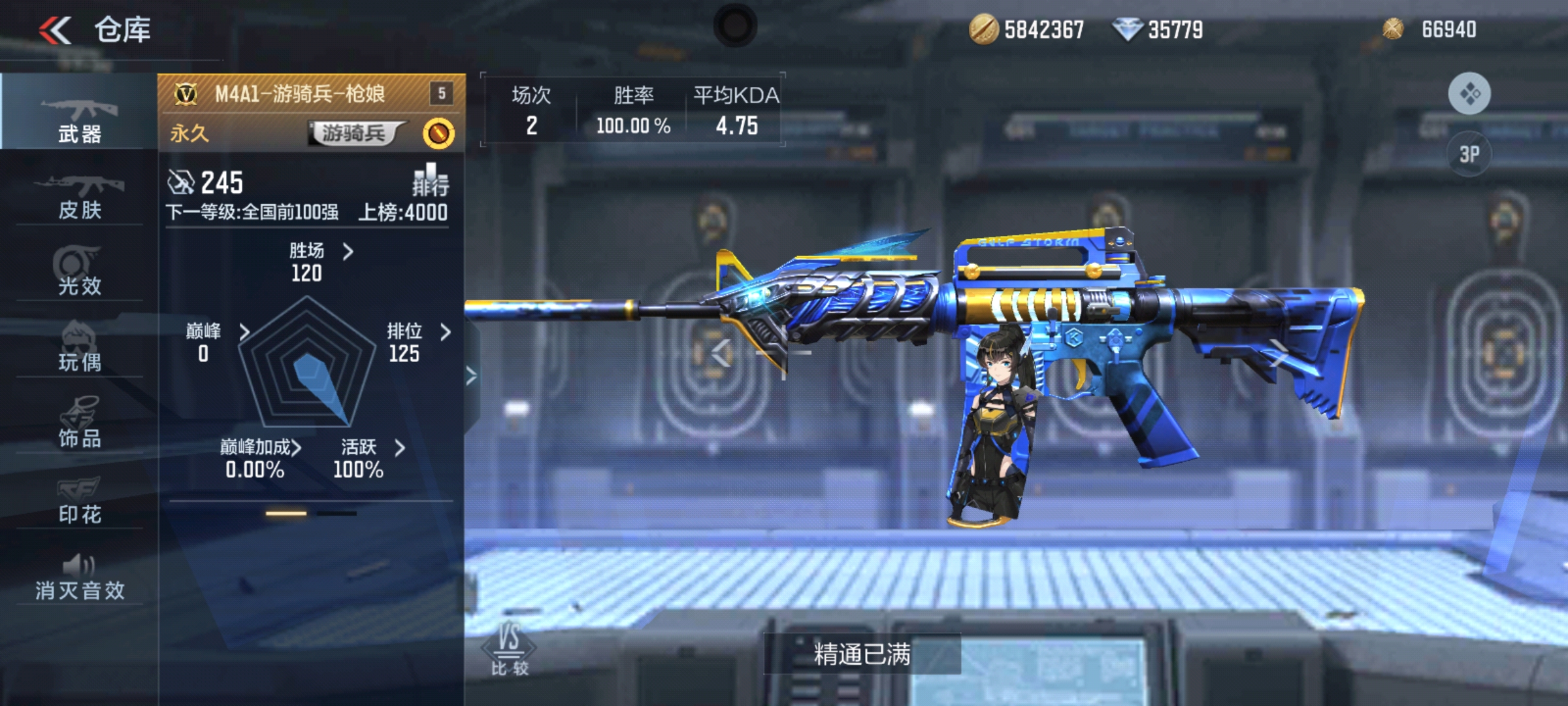Open the 排行 ranking chart
This screenshot has height=706, width=1568.
coord(430,180)
